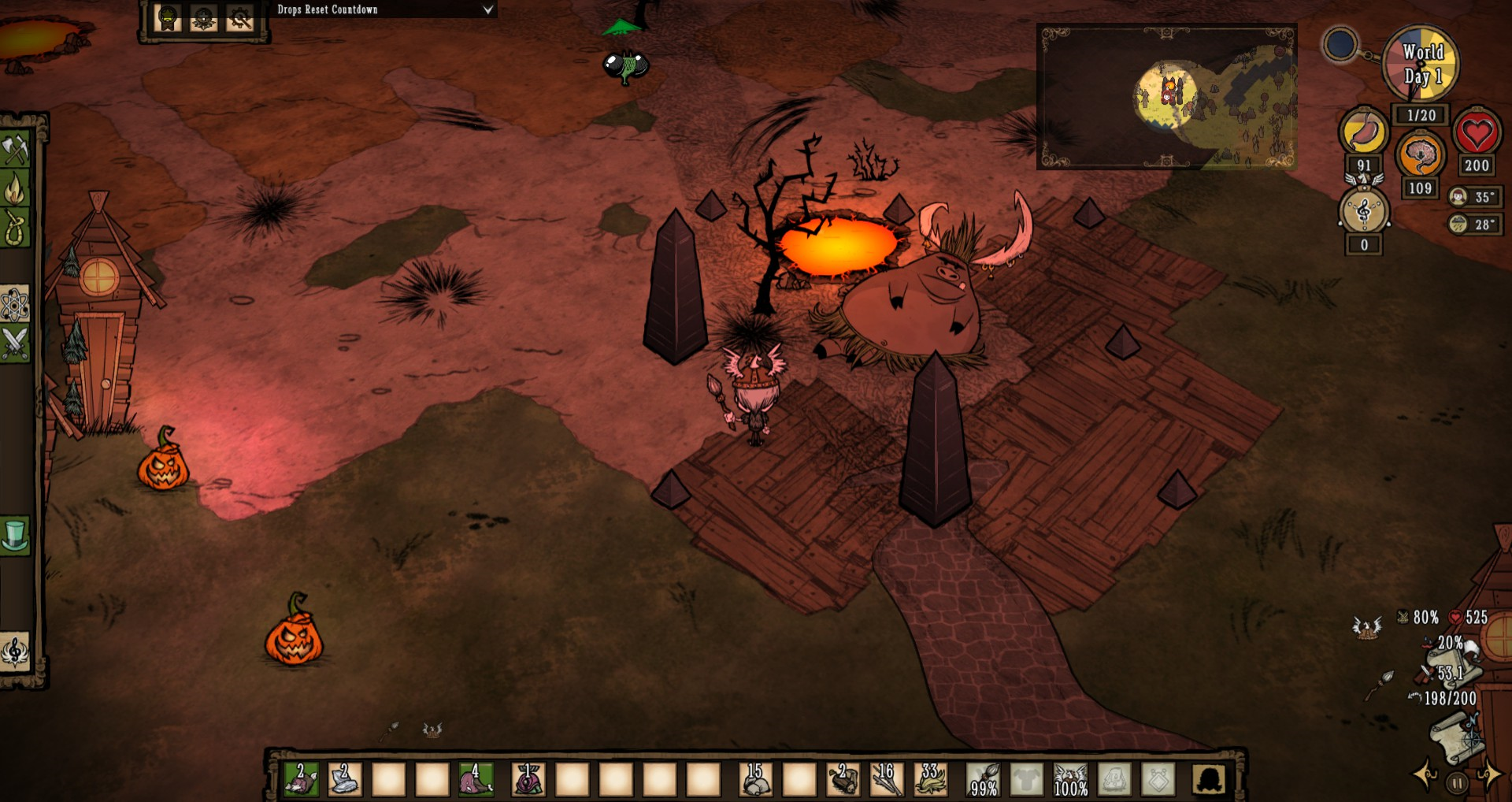The height and width of the screenshot is (802, 1512).
Task: Select the rope Survival crafting tab
Action: tap(15, 228)
